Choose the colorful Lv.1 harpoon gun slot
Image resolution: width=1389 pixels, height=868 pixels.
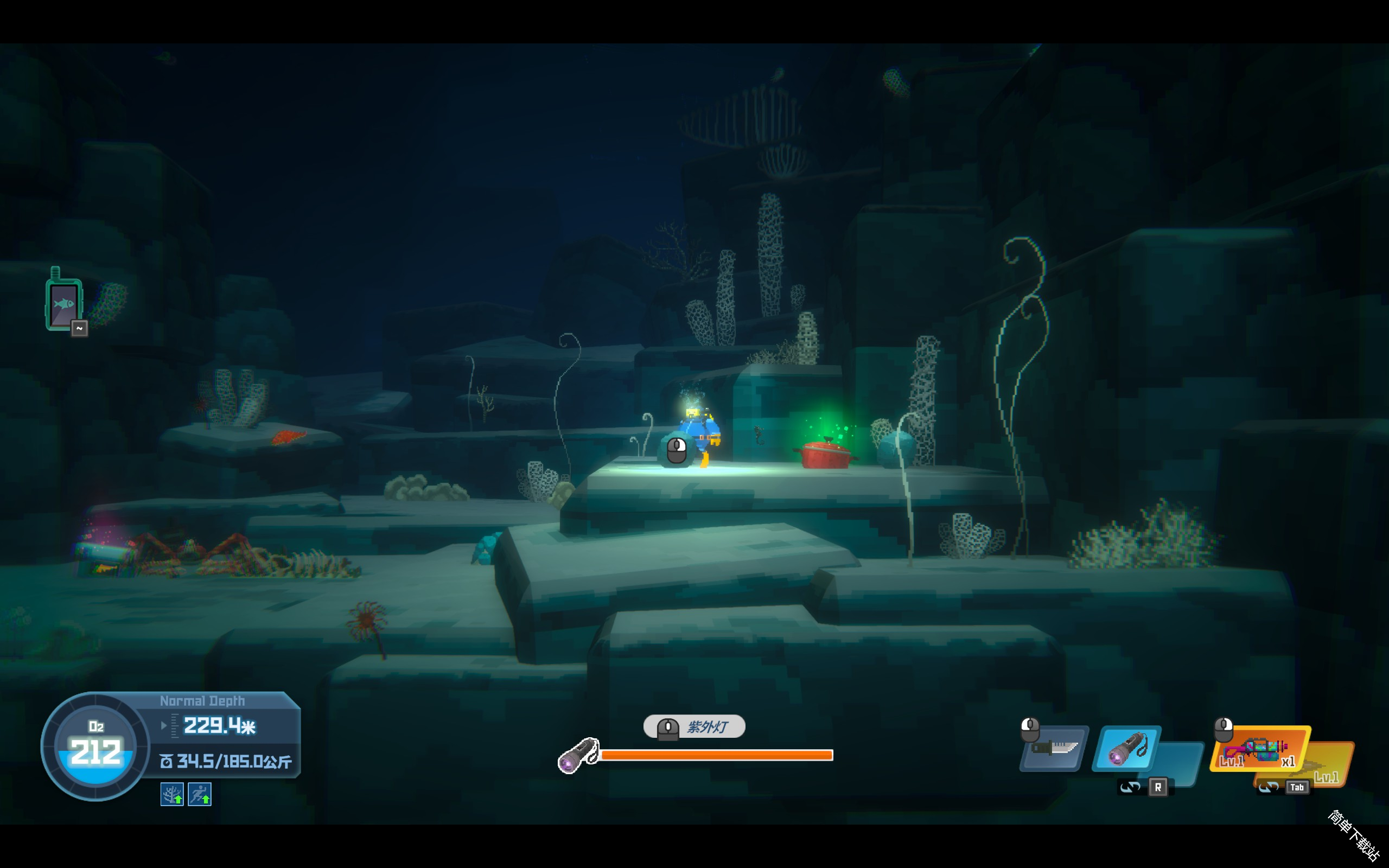coord(1259,749)
